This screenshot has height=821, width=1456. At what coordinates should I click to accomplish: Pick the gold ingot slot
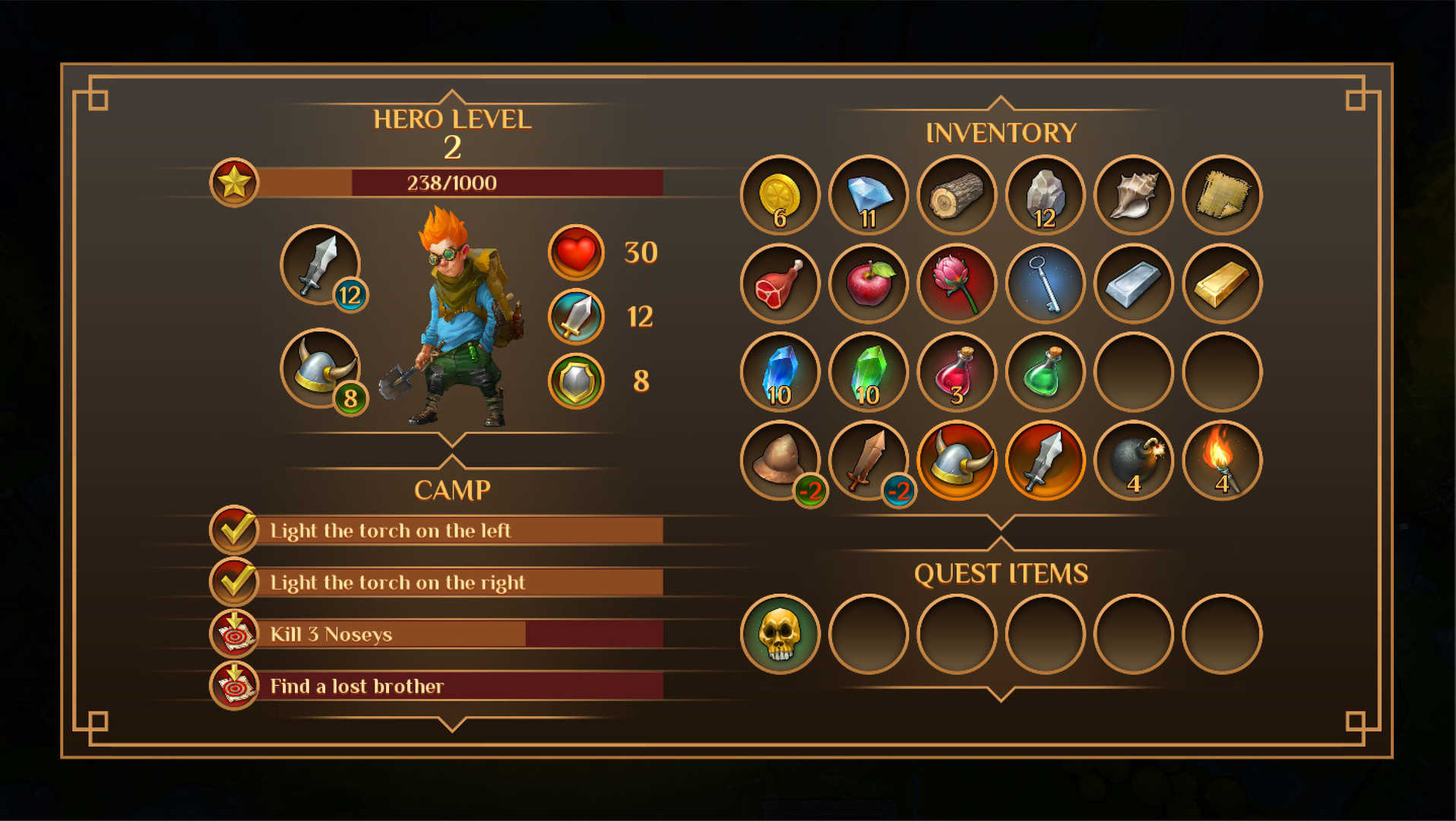1222,284
